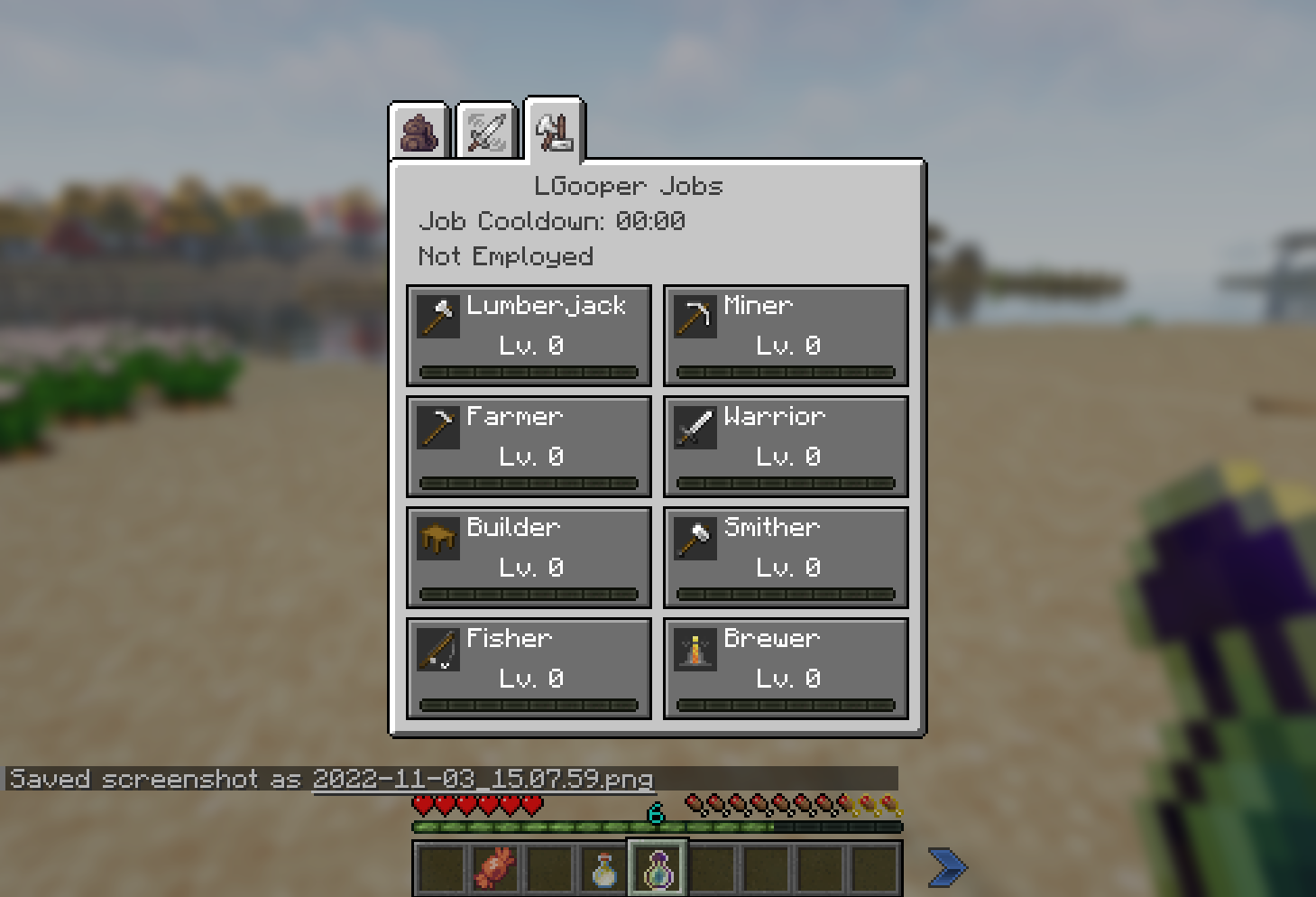Open the backpack inventory tab
This screenshot has height=897, width=1316.
418,129
